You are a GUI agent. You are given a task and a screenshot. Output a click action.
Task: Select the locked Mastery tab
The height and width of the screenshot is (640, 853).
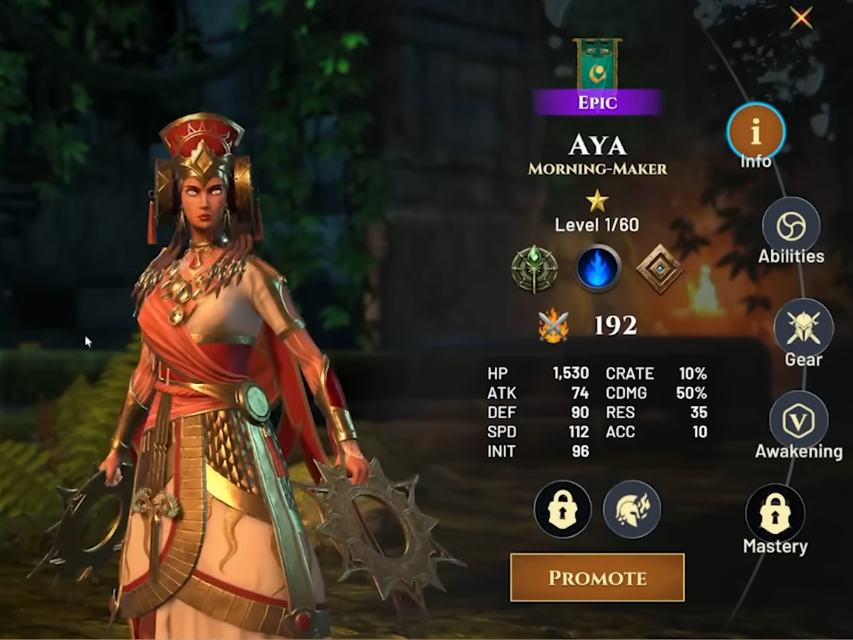pyautogui.click(x=775, y=514)
